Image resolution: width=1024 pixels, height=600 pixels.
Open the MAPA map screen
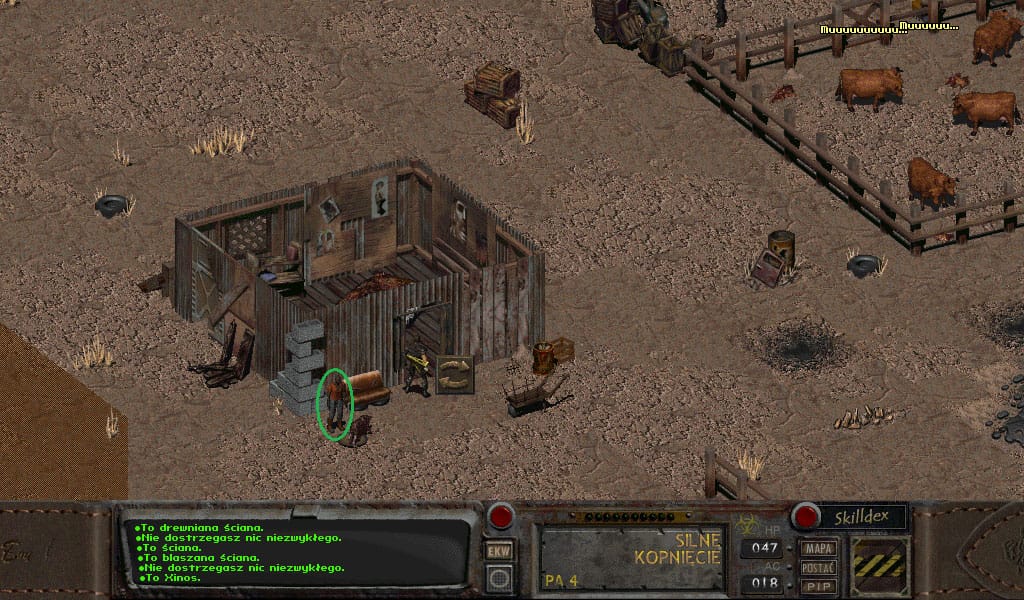click(819, 549)
